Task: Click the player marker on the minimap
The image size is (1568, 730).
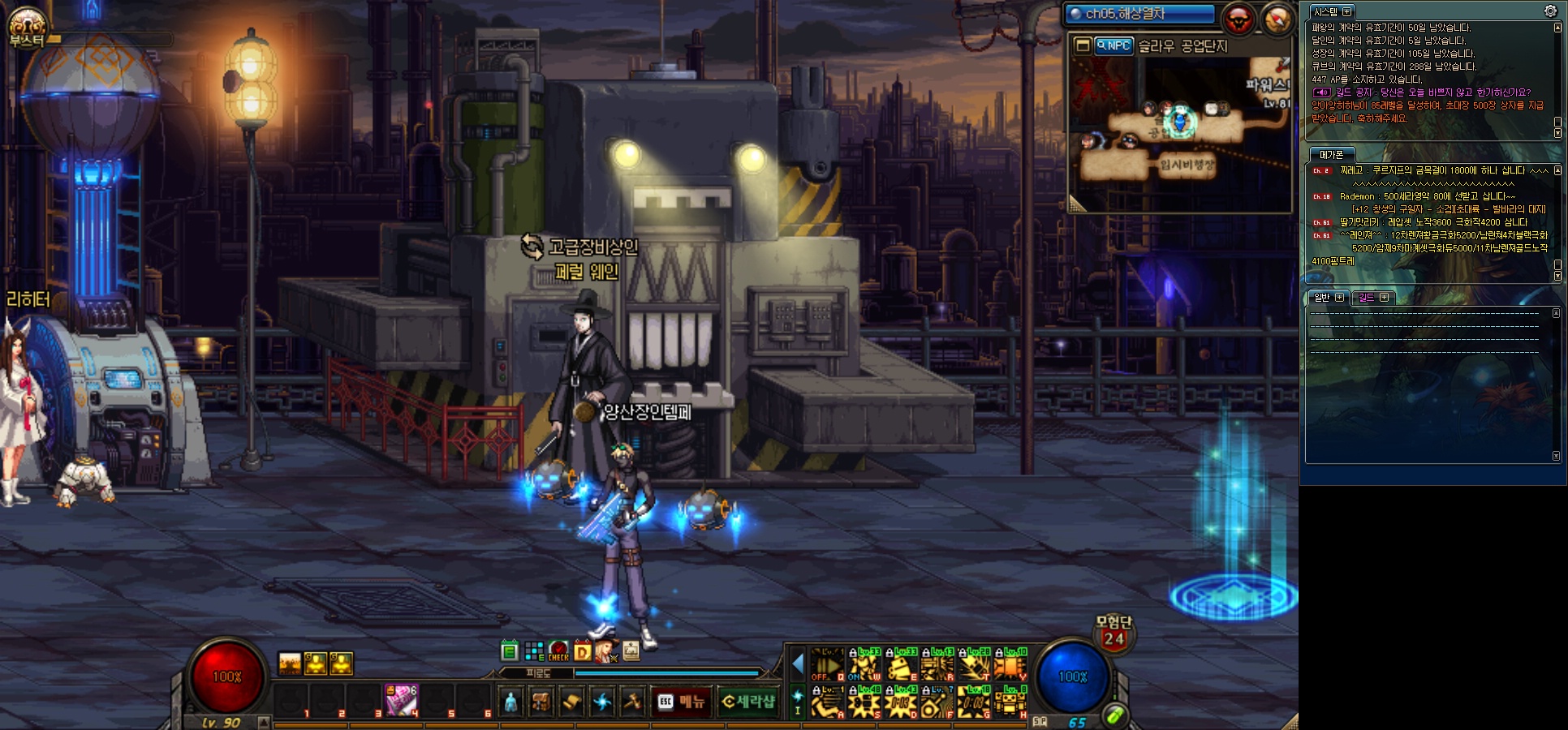Action: click(x=1180, y=122)
